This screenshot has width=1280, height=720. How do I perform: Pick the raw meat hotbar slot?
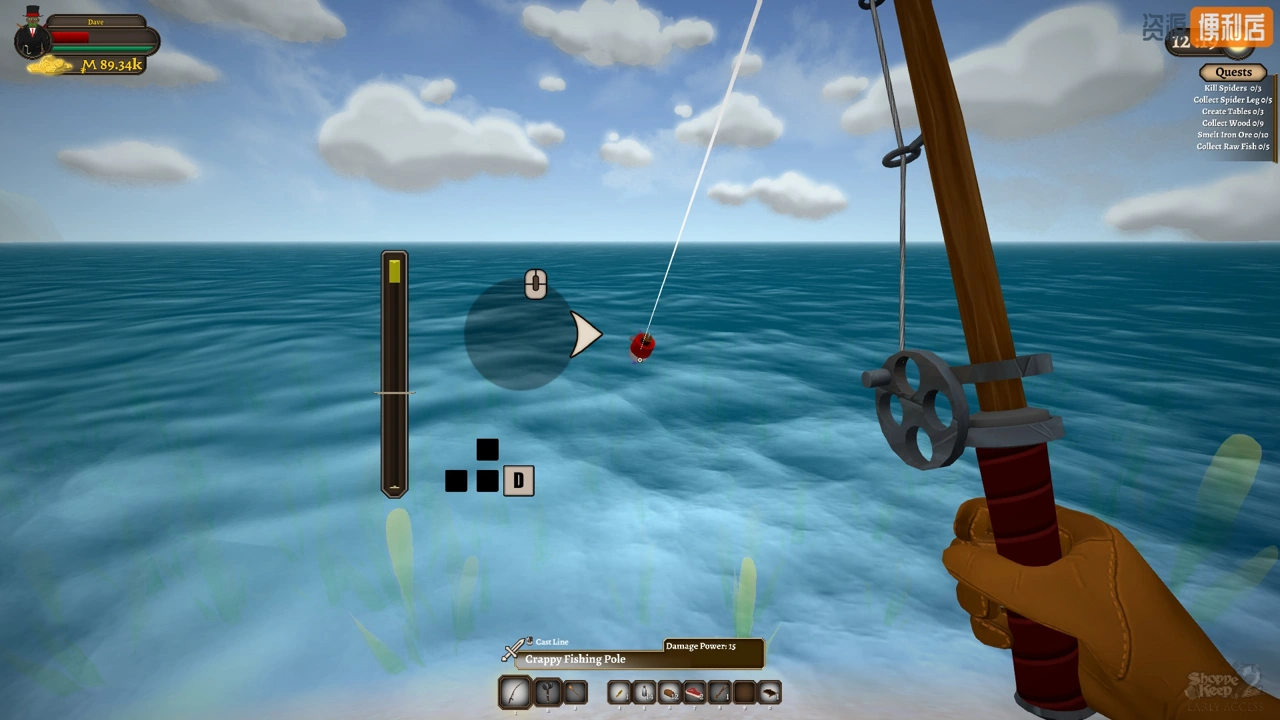click(x=694, y=692)
